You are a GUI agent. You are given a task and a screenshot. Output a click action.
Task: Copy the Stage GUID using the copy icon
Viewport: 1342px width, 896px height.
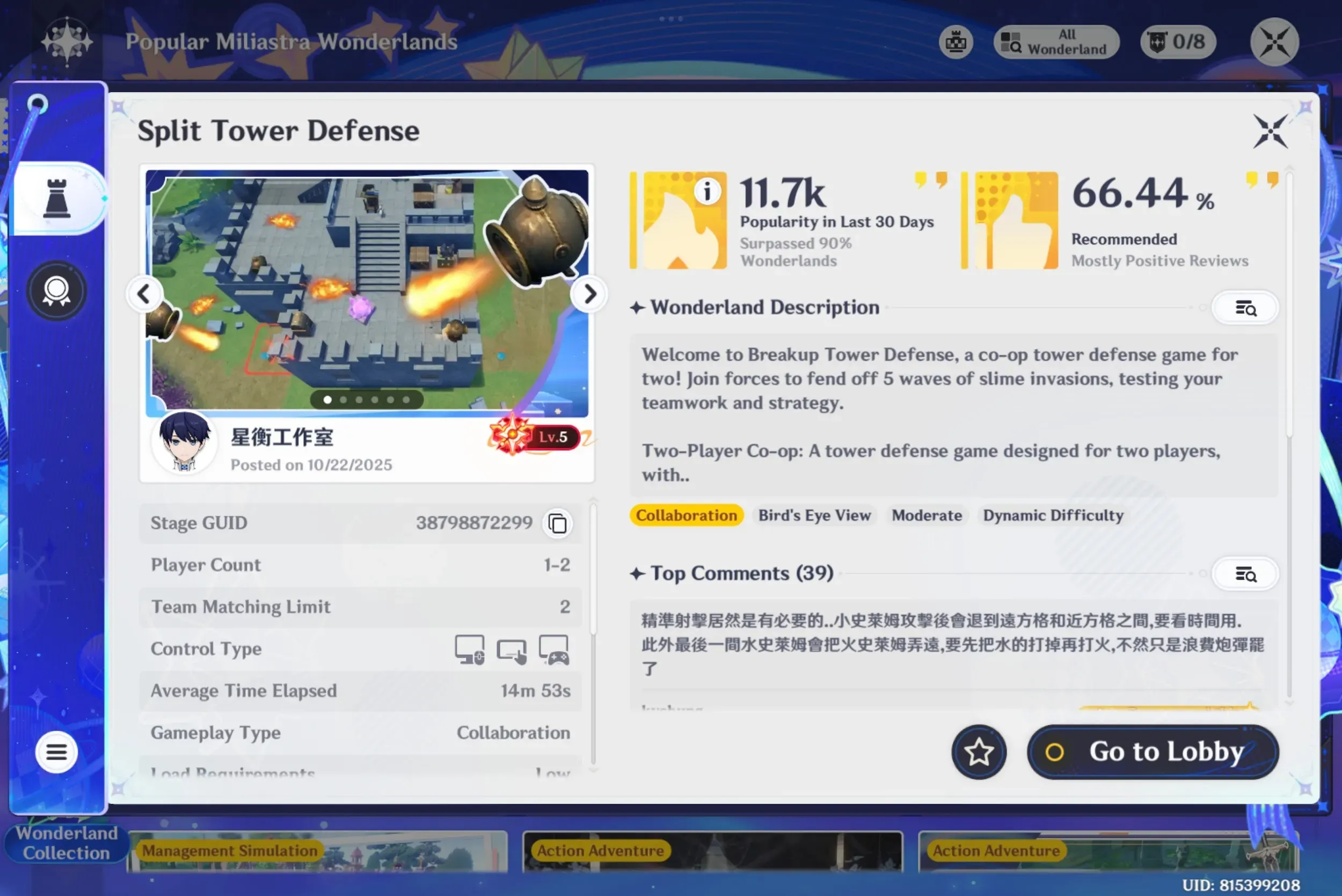557,523
